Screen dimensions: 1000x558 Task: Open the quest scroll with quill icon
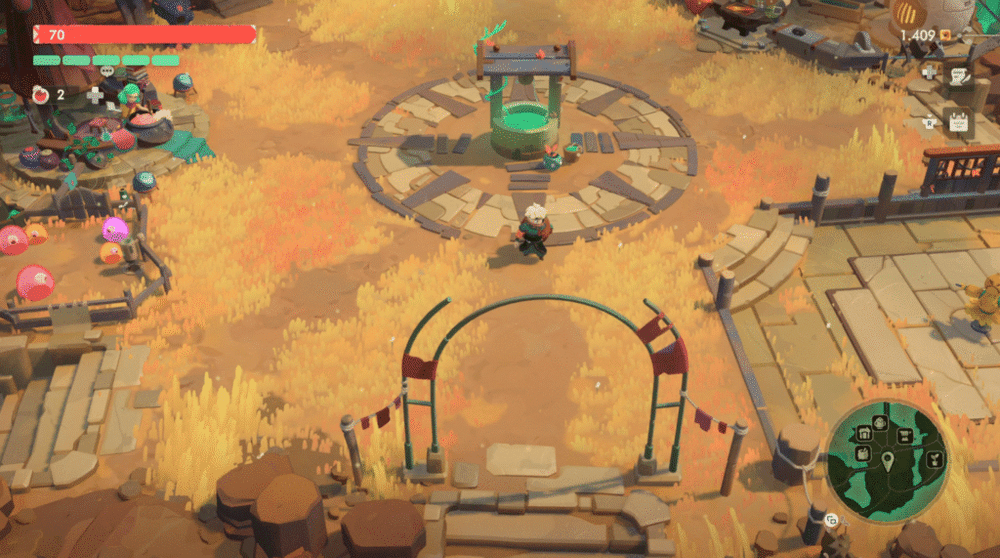click(x=958, y=75)
